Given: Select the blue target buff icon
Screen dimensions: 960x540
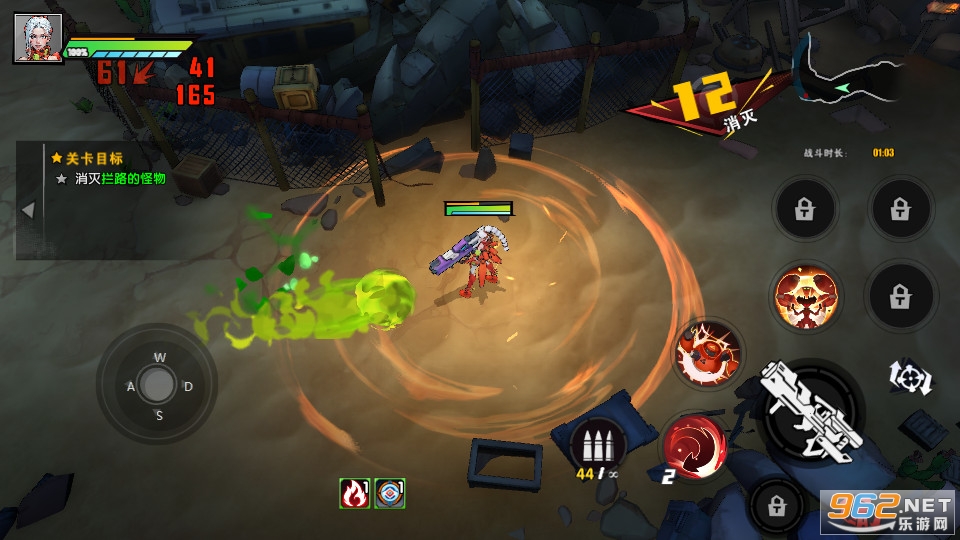Looking at the screenshot, I should 389,493.
